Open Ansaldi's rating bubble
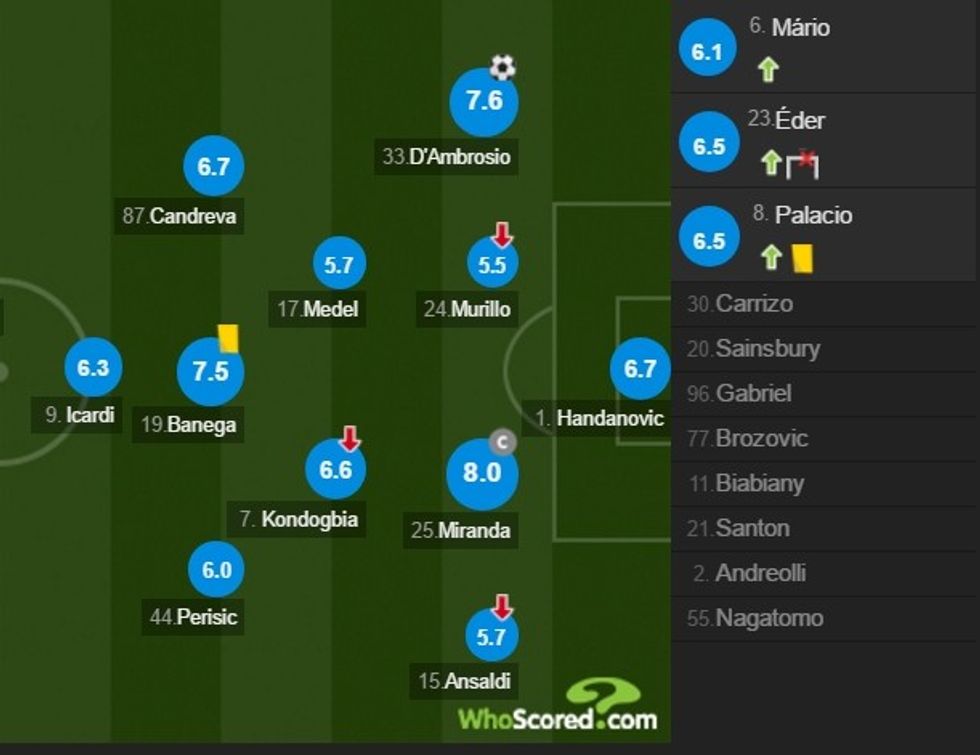Viewport: 980px width, 755px height. tap(492, 635)
